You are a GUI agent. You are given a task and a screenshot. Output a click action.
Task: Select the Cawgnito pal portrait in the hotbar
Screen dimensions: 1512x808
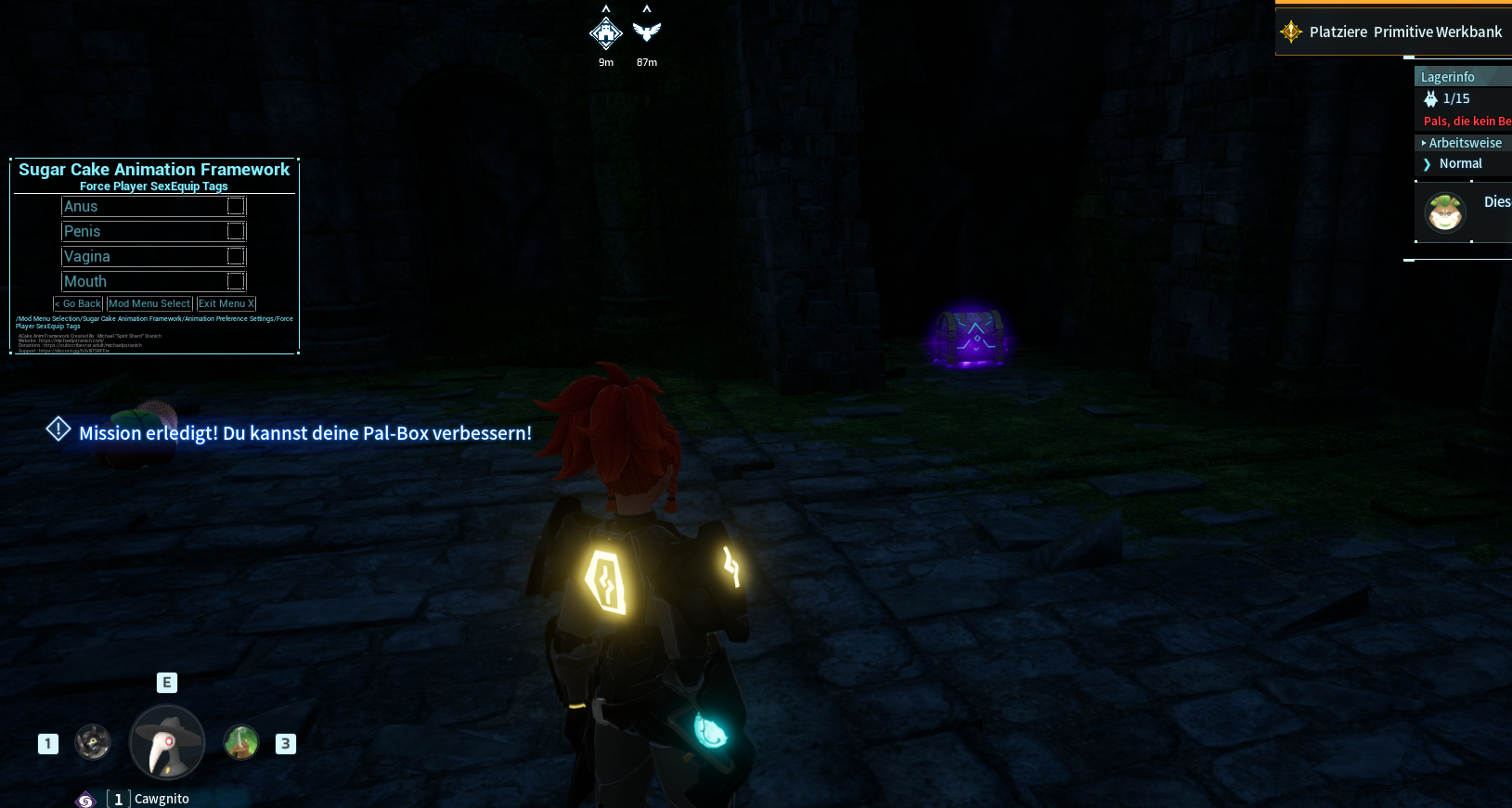click(x=167, y=742)
